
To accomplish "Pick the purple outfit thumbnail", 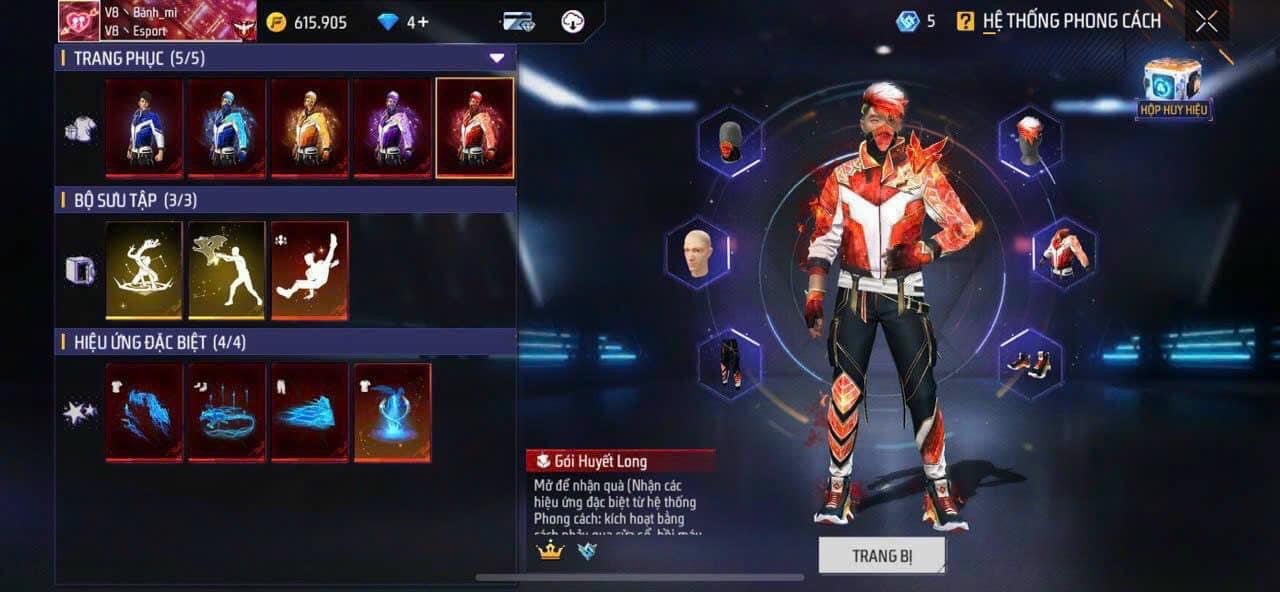I will [392, 128].
